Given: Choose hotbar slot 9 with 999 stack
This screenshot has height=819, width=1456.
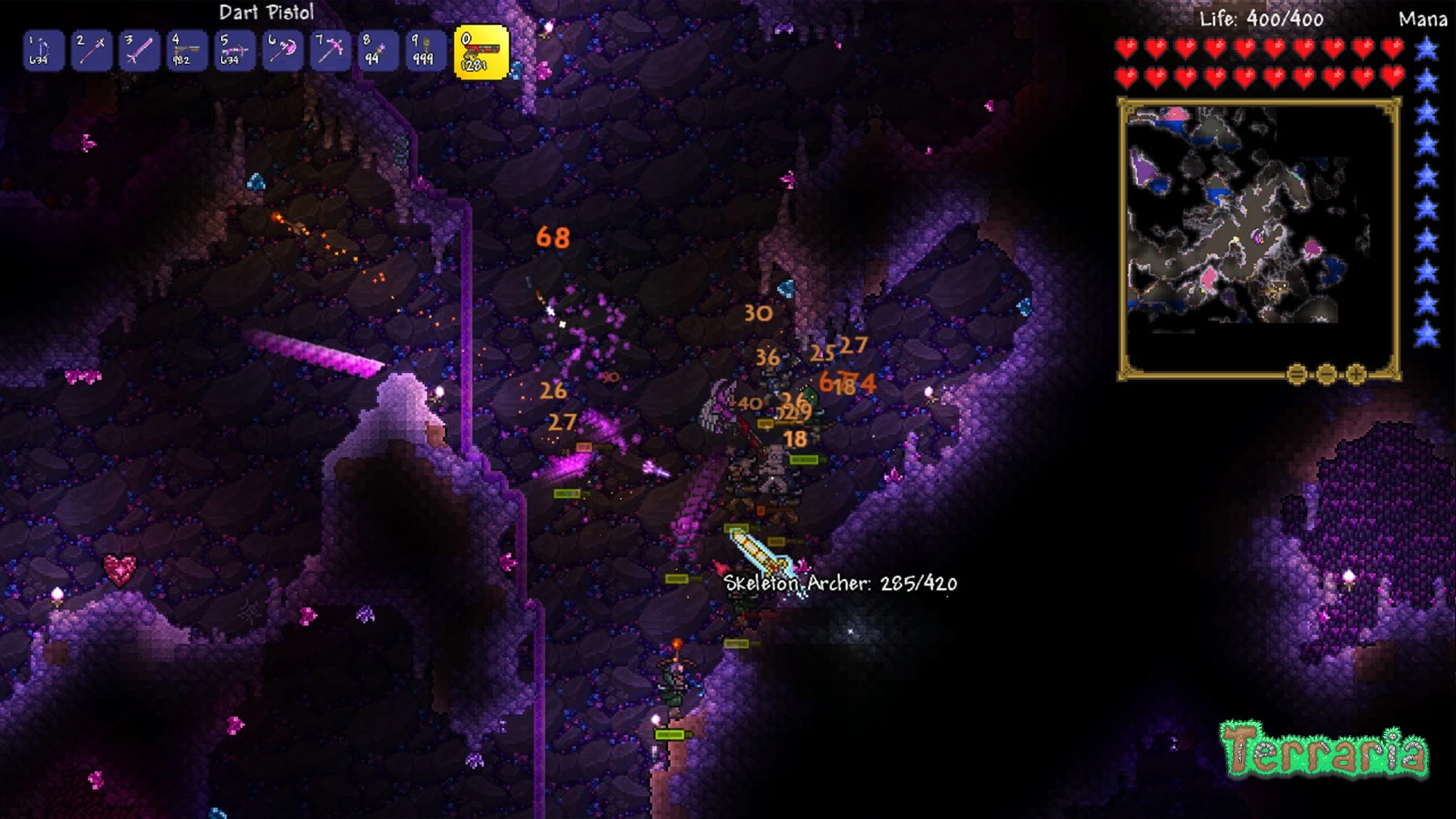Looking at the screenshot, I should click(425, 51).
